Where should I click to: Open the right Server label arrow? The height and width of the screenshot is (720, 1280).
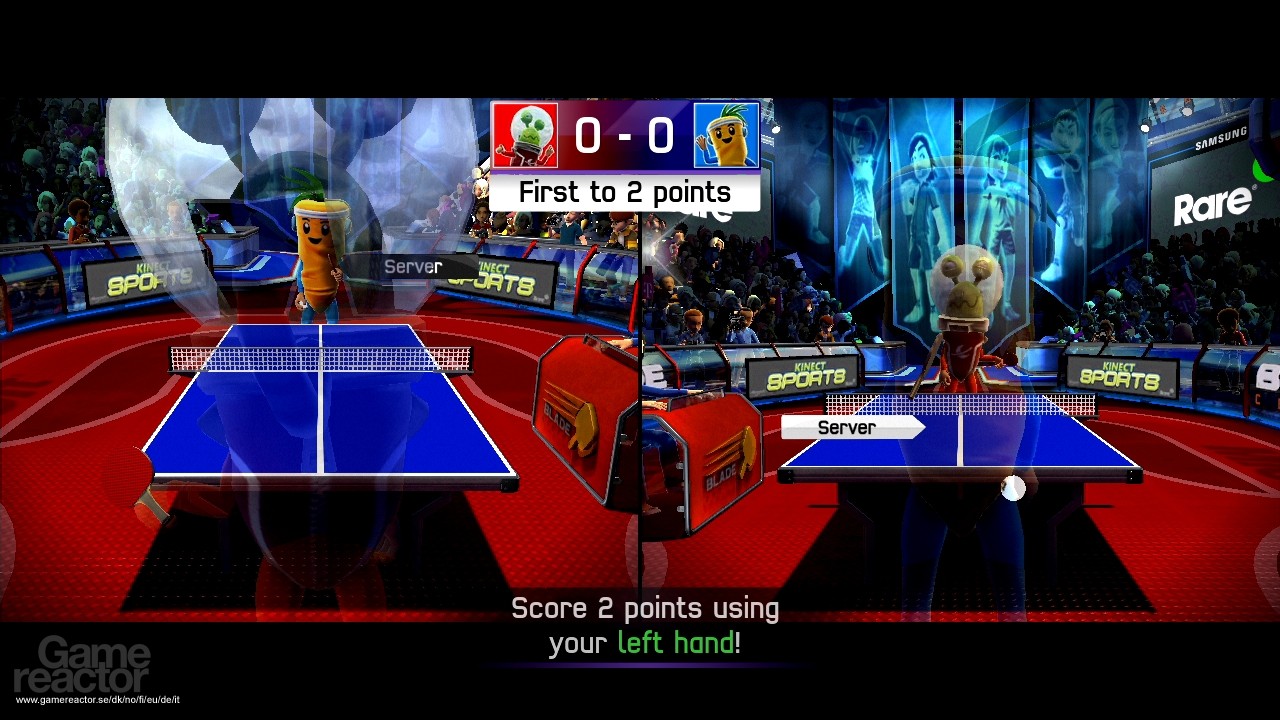913,427
